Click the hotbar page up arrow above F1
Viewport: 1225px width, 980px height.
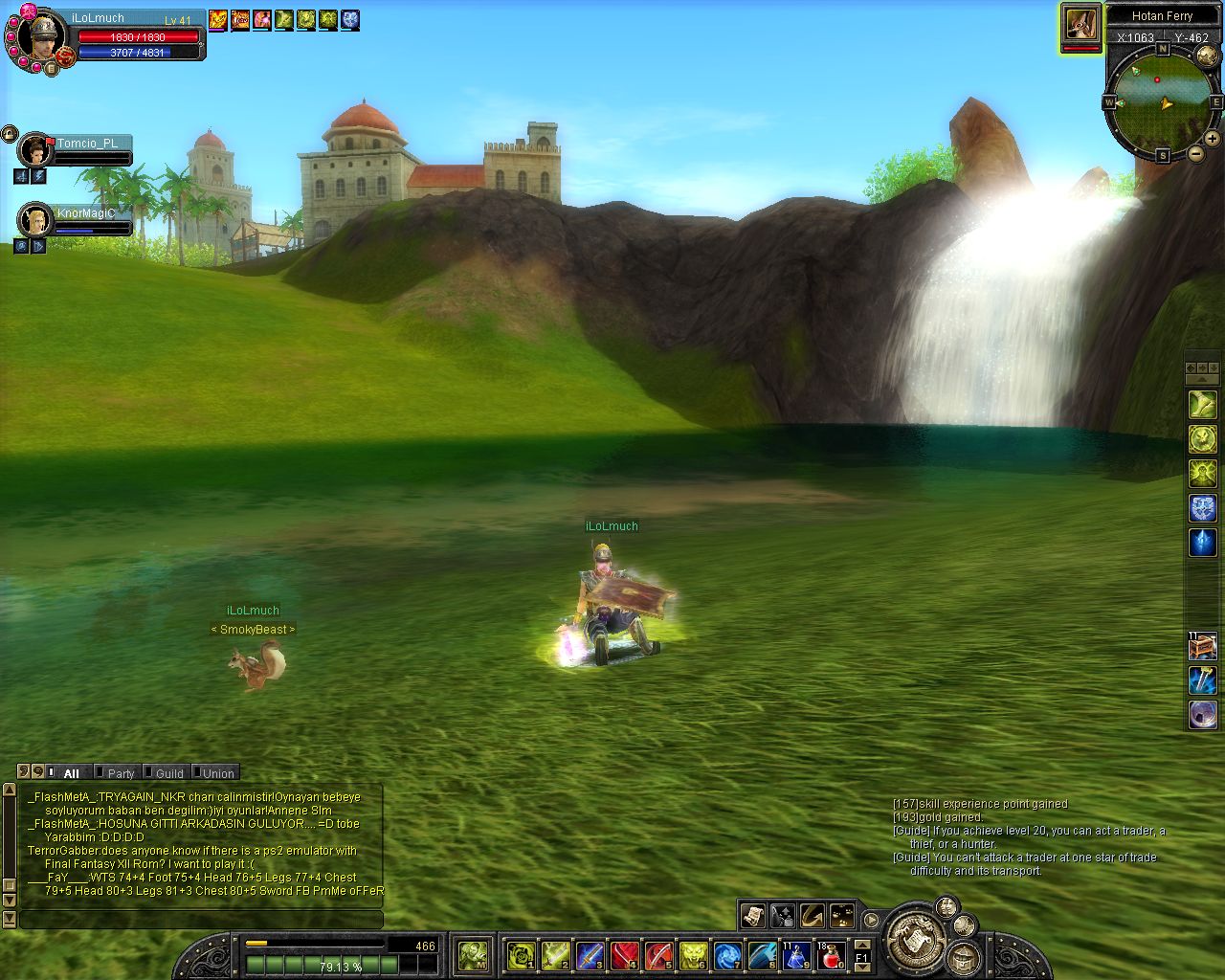click(x=861, y=946)
